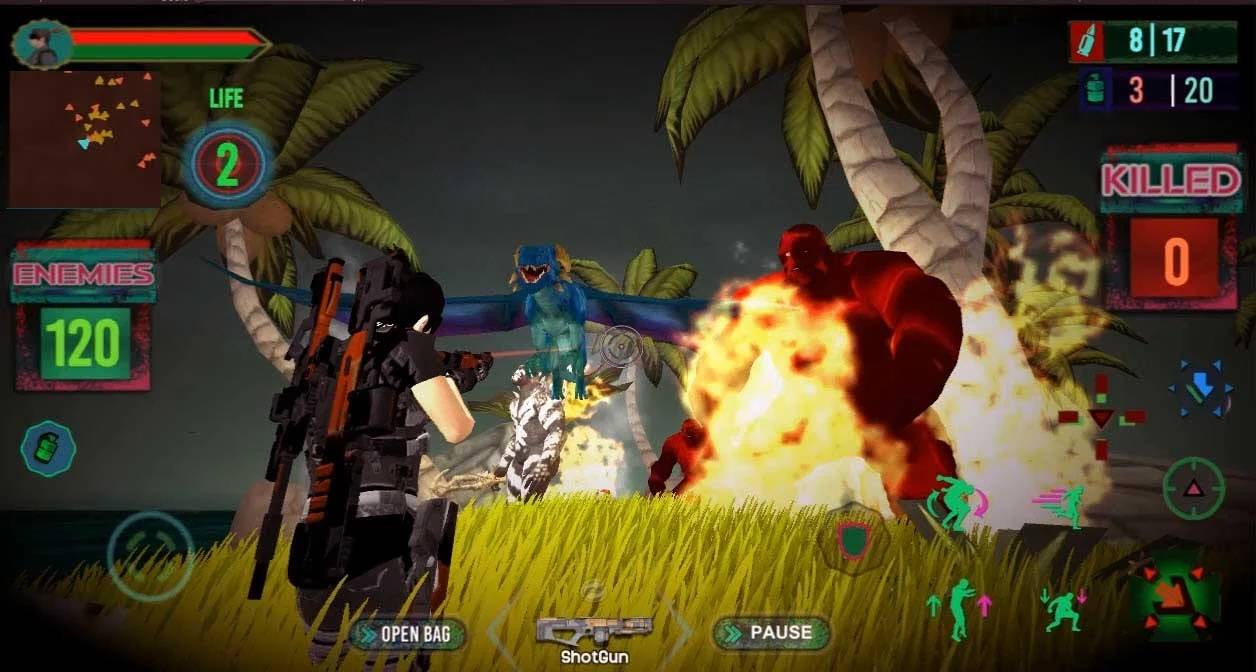The width and height of the screenshot is (1256, 672).
Task: Tap the blue down-arrow reload button
Action: 1199,388
